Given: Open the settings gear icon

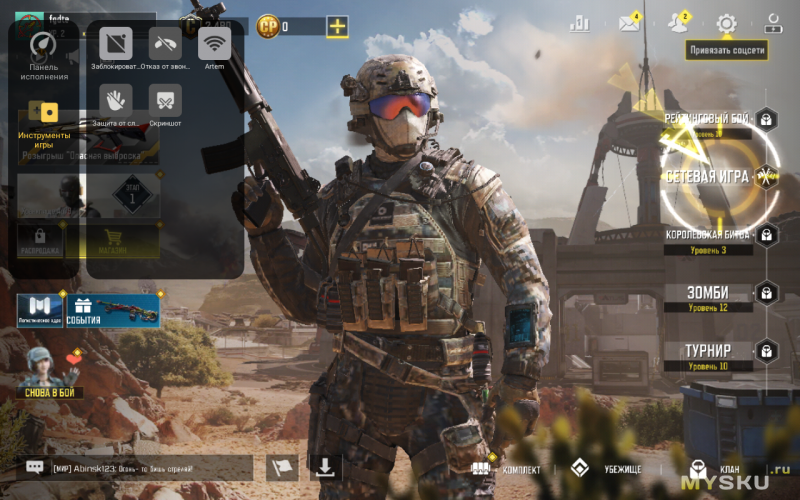Looking at the screenshot, I should point(726,24).
